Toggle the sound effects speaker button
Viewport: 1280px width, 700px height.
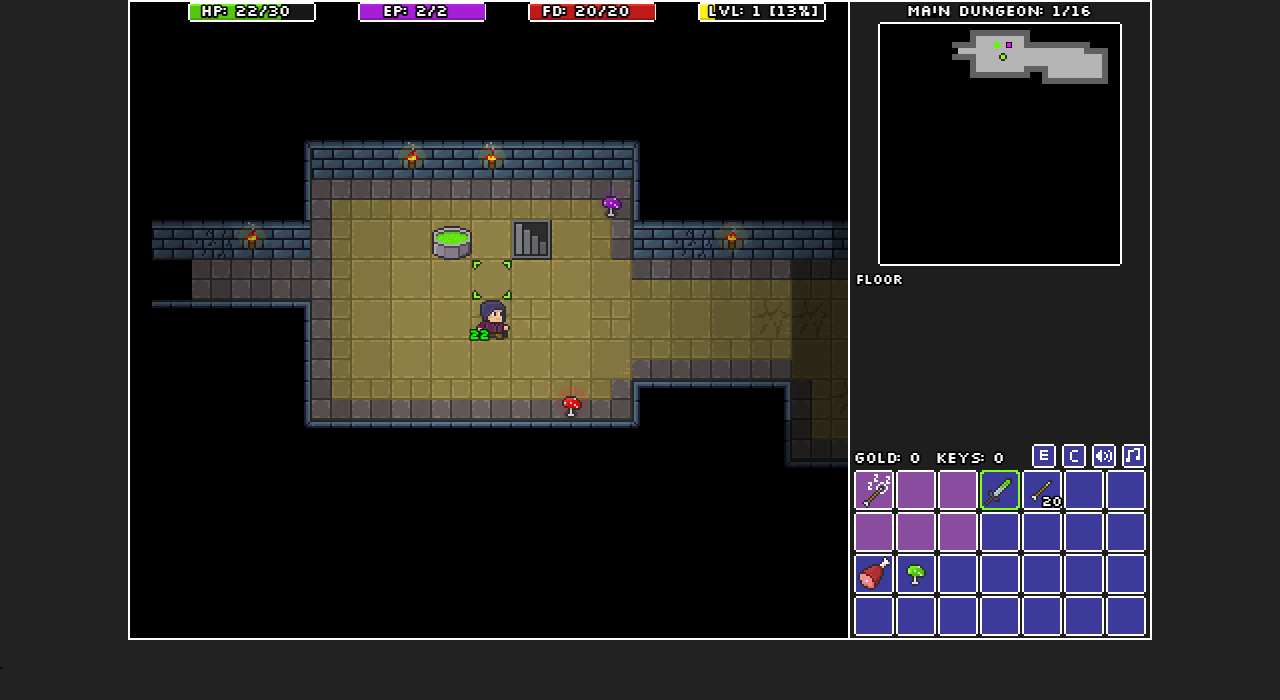tap(1103, 456)
